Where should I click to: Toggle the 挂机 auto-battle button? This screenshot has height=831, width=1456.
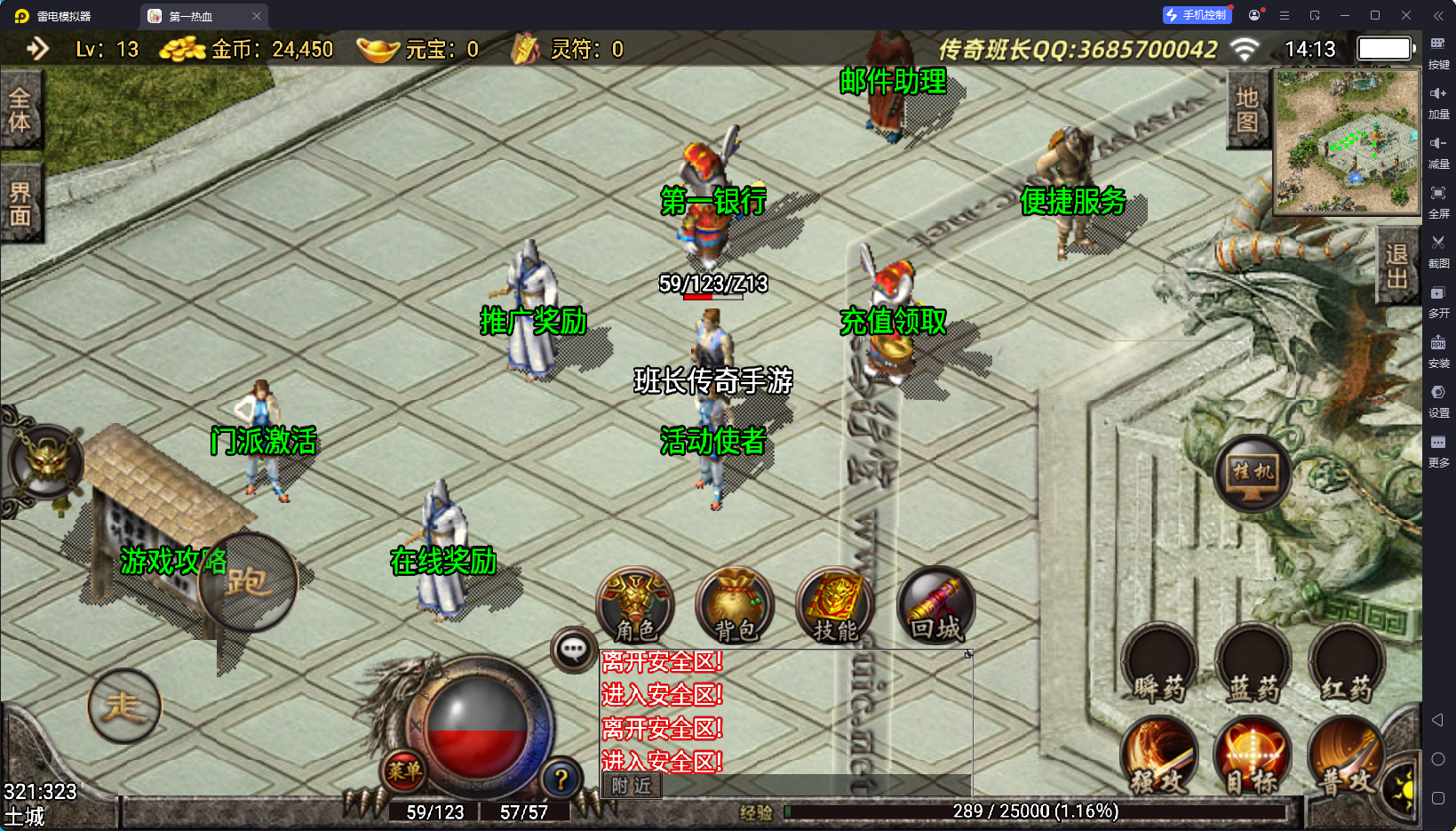(1253, 474)
